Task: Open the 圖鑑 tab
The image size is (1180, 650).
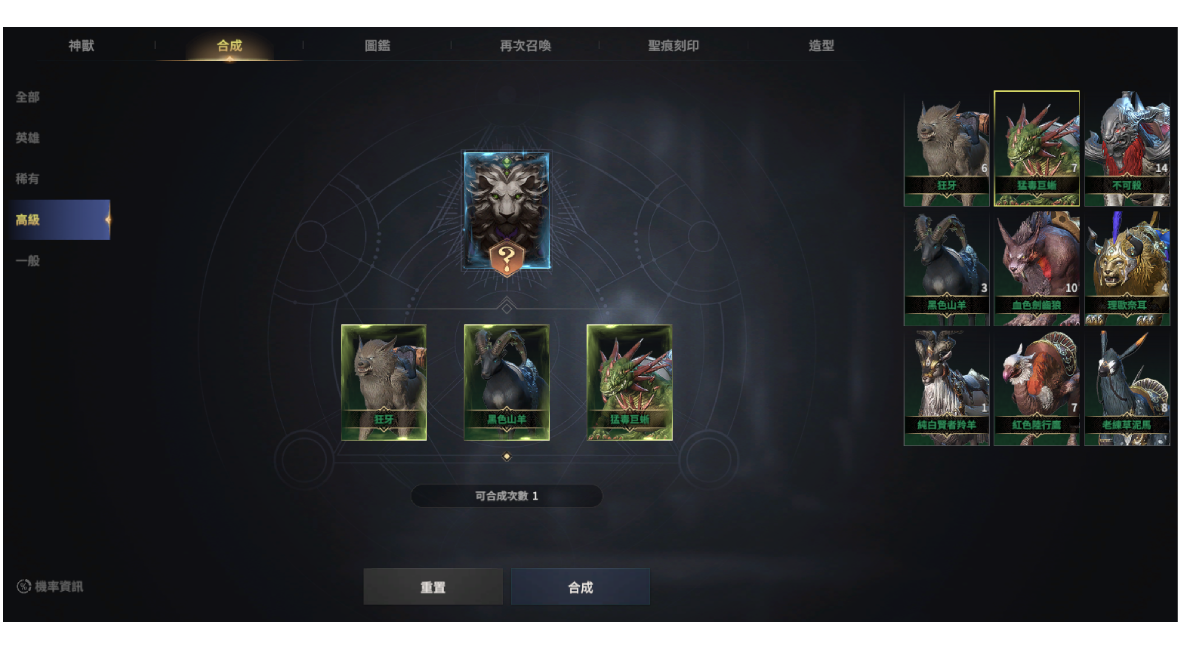Action: pyautogui.click(x=377, y=46)
